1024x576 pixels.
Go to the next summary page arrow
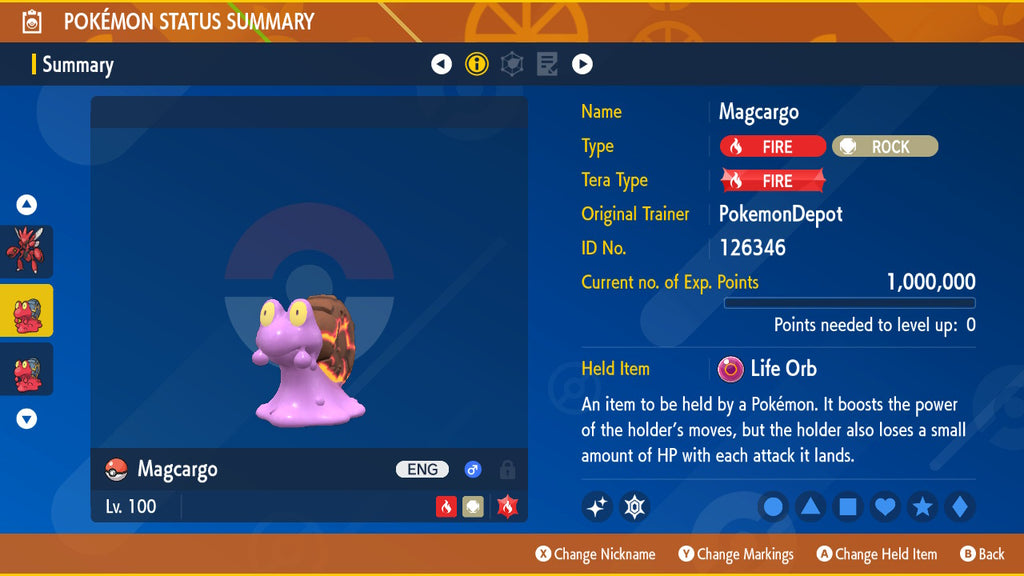pos(582,65)
